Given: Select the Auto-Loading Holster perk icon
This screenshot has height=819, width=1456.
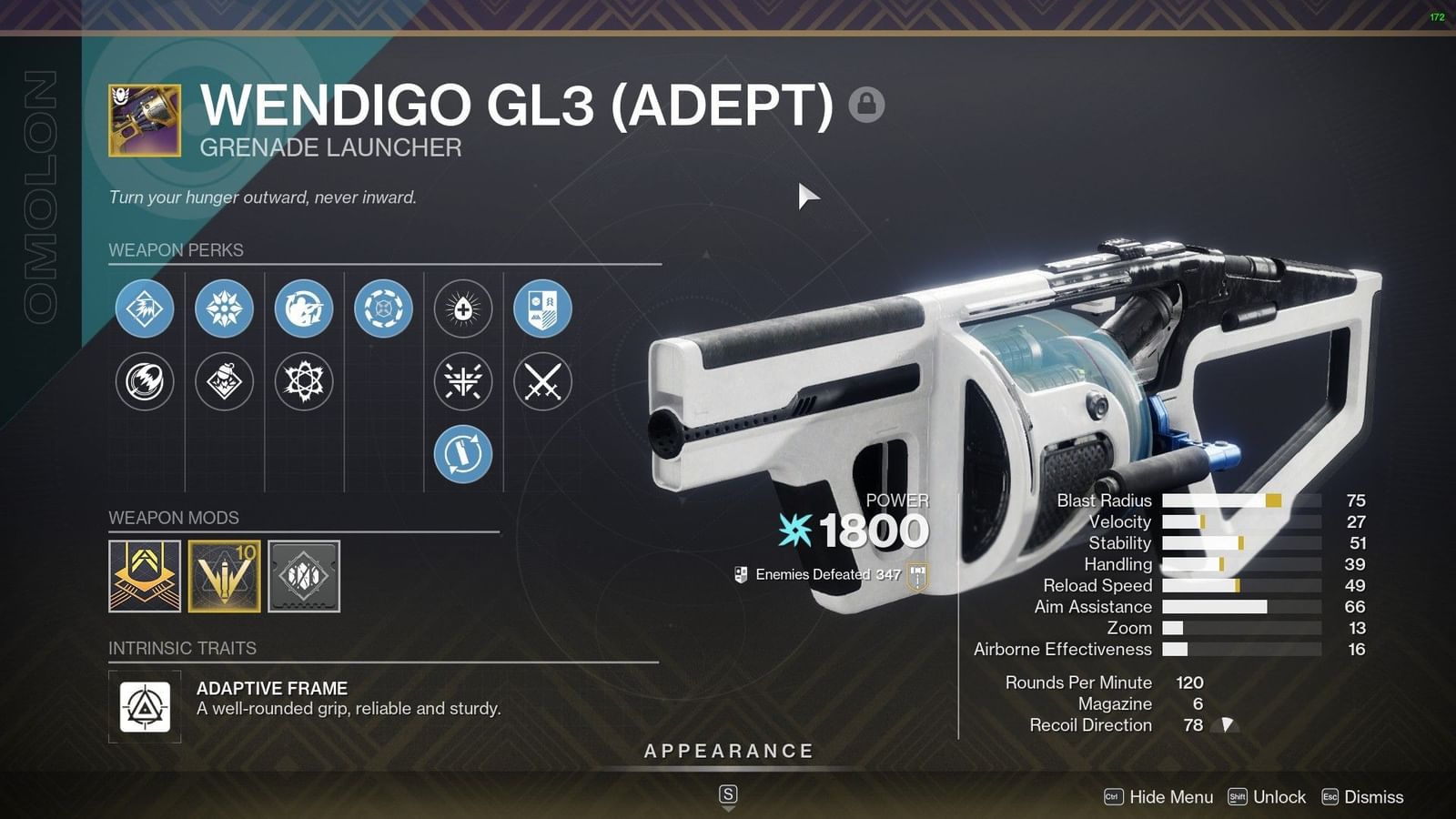Looking at the screenshot, I should (x=303, y=309).
